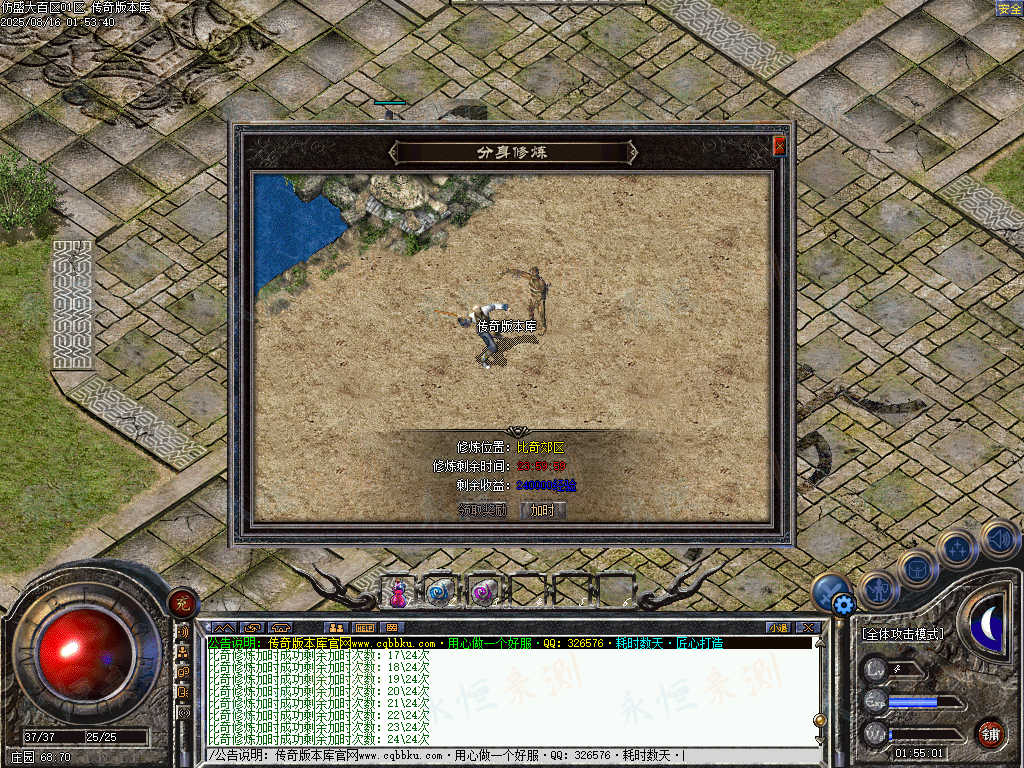Screen dimensions: 1024x768
Task: Use the purple scroll in the hotbar
Action: click(x=483, y=592)
